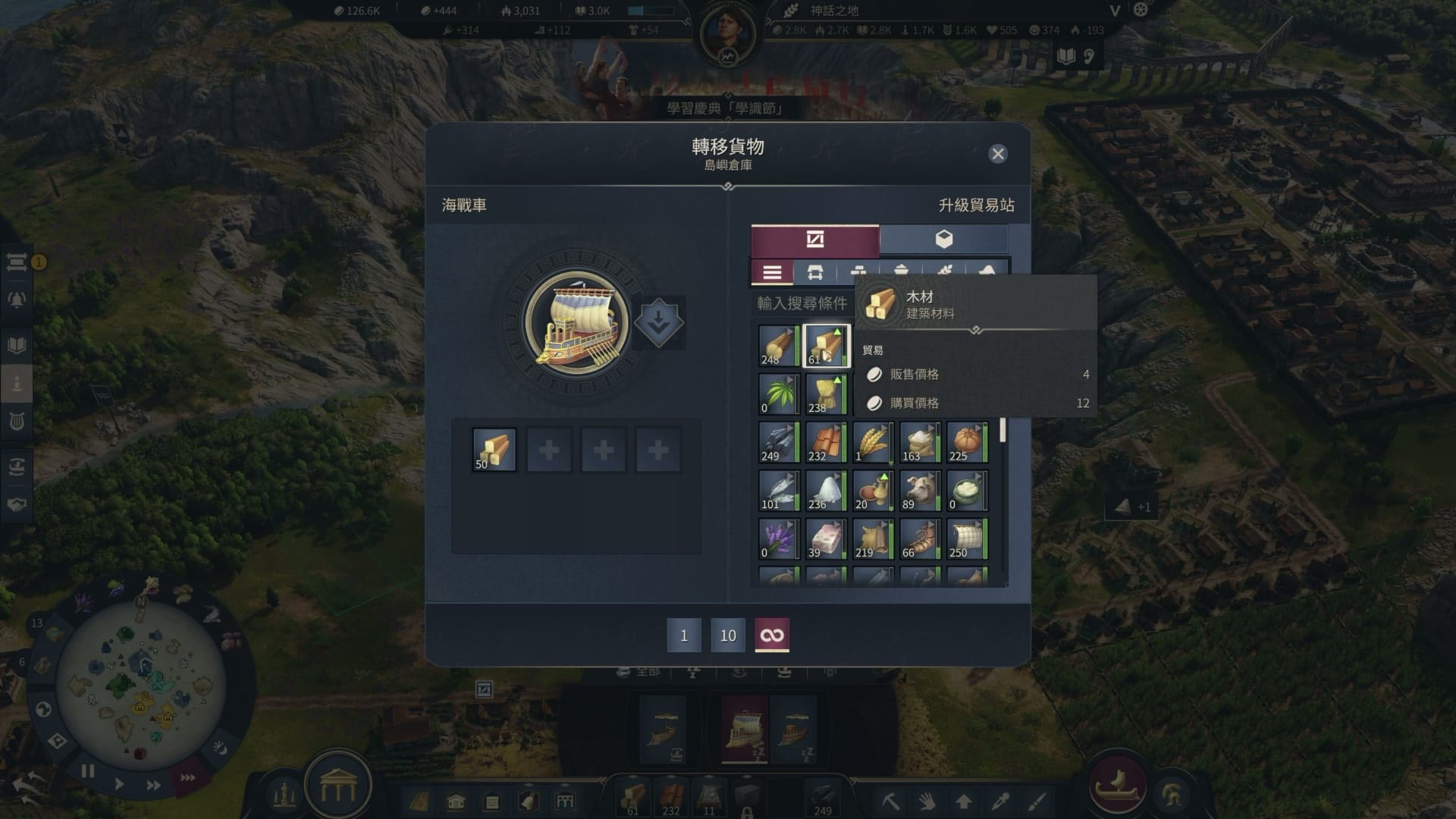Pause the game speed
Viewport: 1456px width, 819px height.
pos(88,772)
